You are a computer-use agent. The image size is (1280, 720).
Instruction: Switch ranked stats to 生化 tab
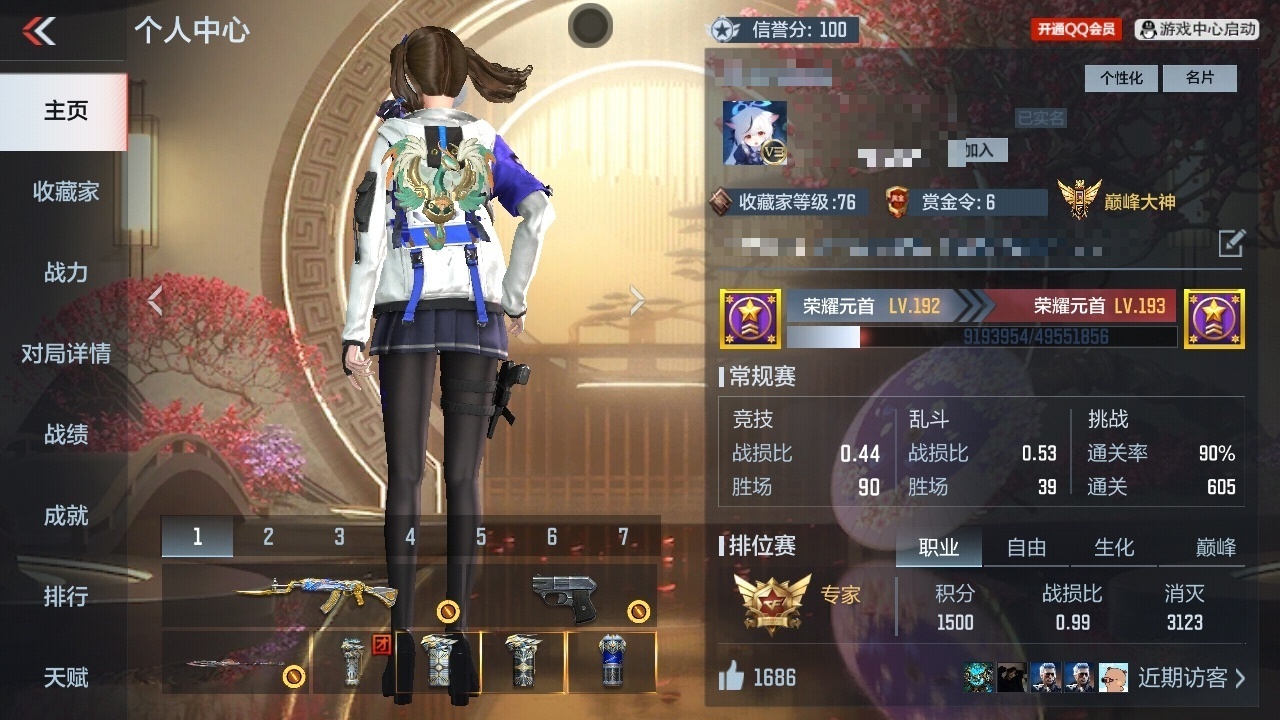(1114, 547)
